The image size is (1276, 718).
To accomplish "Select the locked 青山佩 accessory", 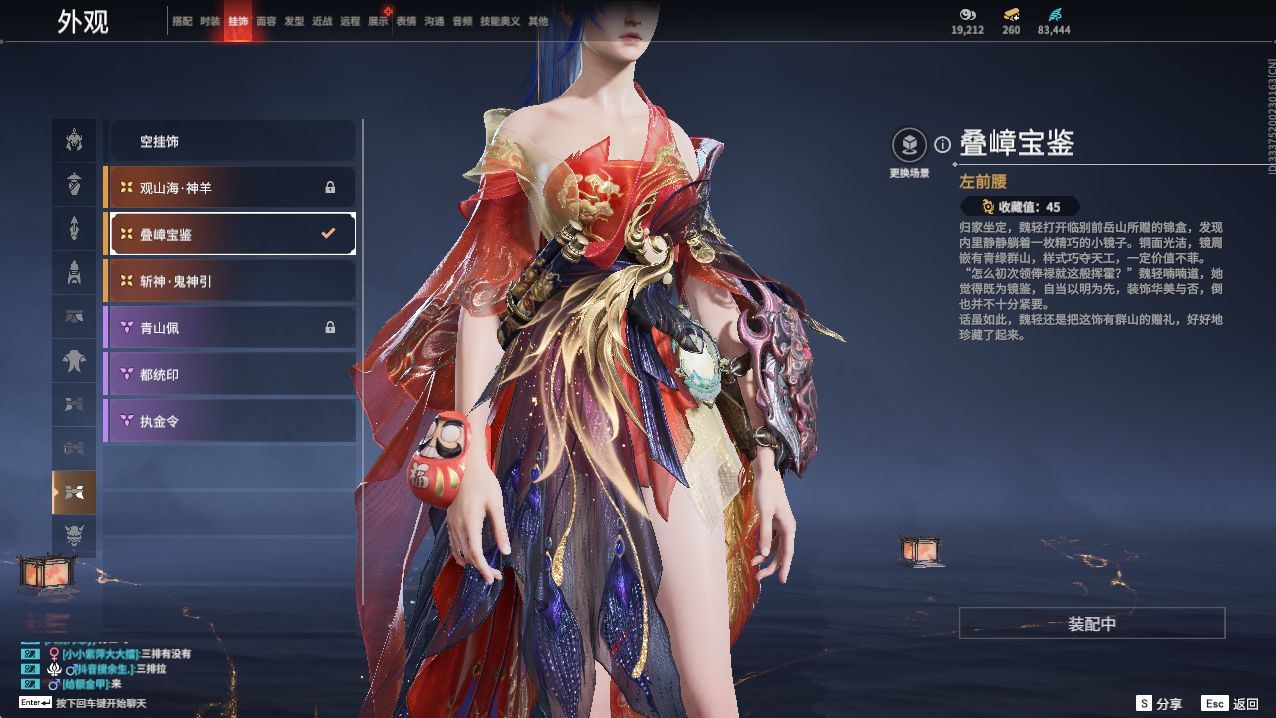I will pos(230,327).
